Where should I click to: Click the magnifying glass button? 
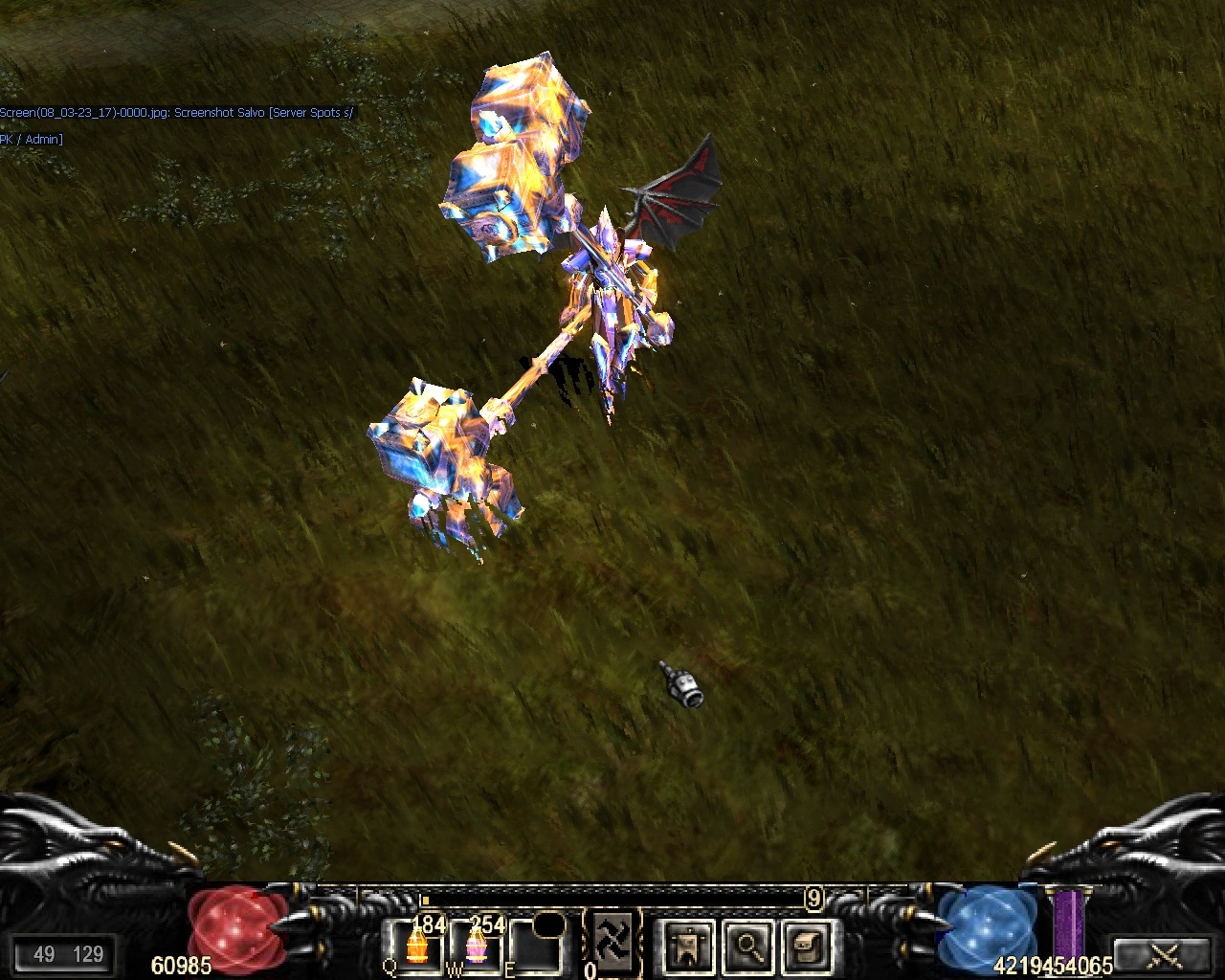(747, 947)
